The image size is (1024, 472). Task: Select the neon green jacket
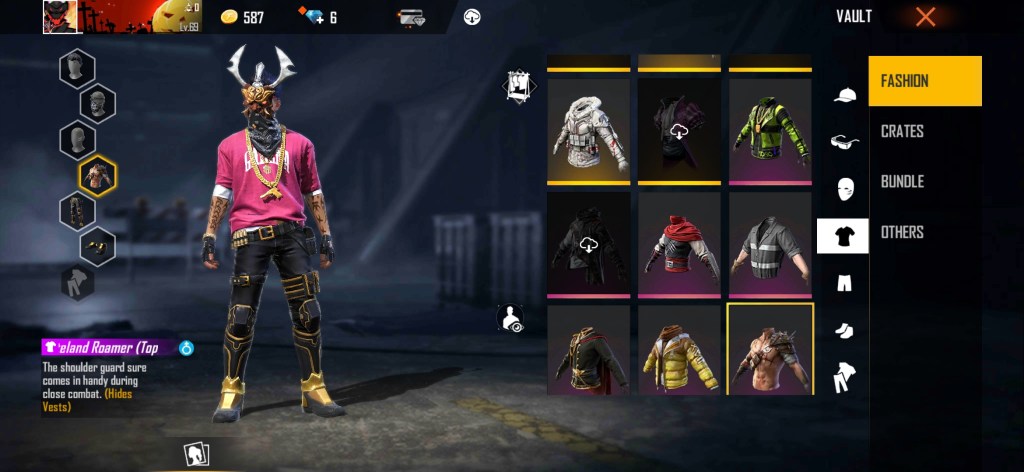pyautogui.click(x=770, y=130)
